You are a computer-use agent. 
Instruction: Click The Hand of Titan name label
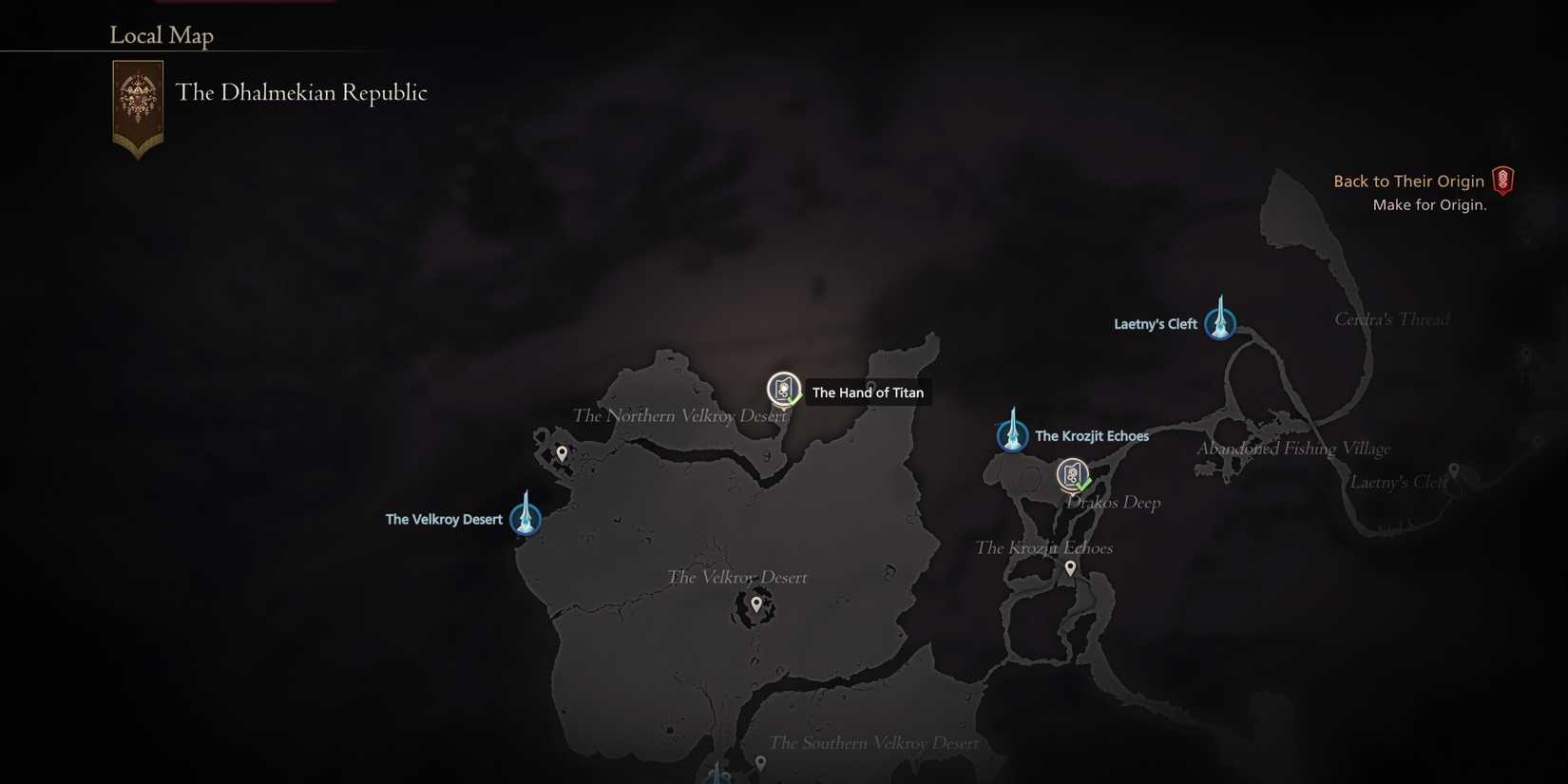pyautogui.click(x=868, y=392)
